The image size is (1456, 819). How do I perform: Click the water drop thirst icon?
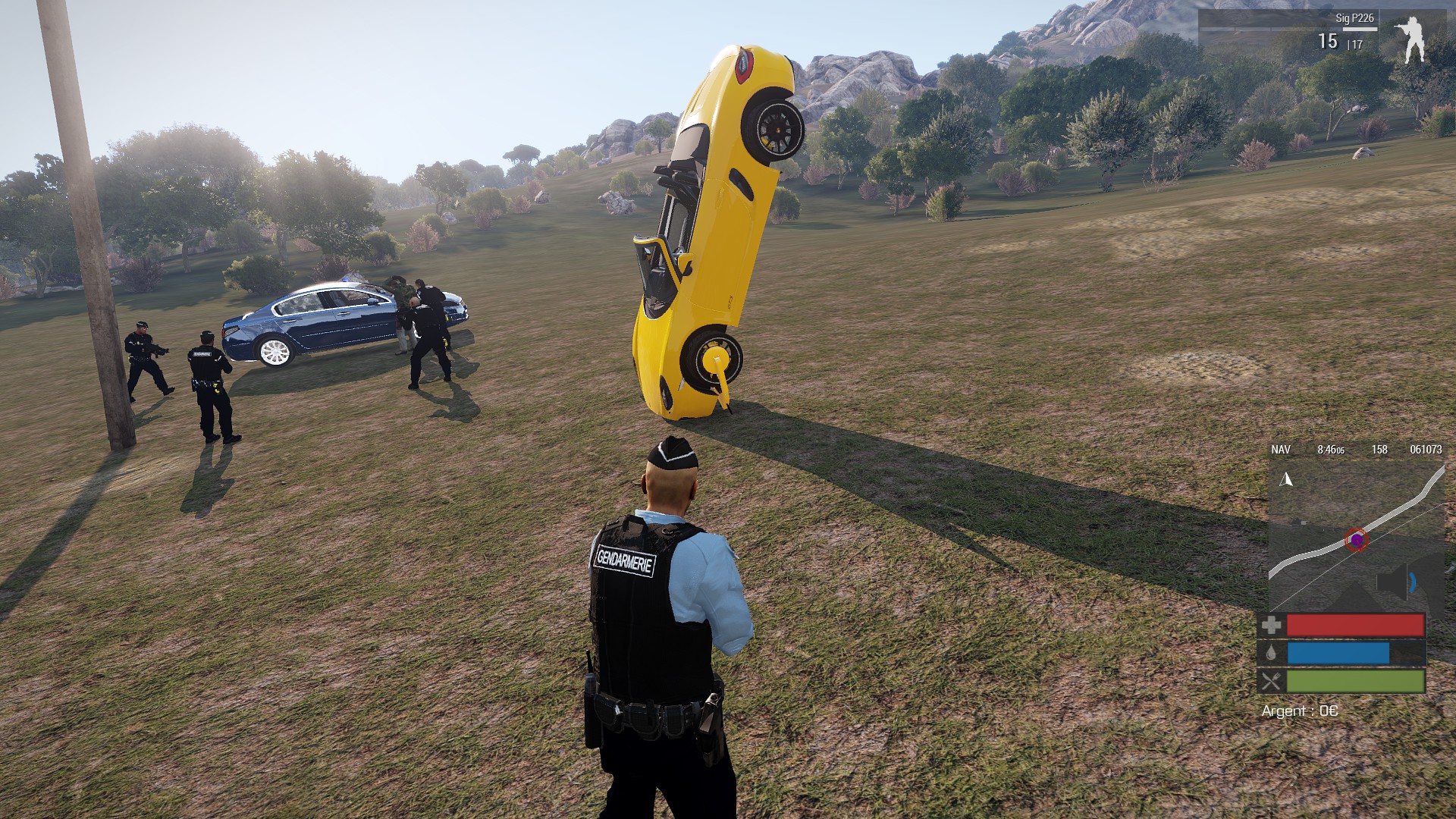click(x=1272, y=653)
